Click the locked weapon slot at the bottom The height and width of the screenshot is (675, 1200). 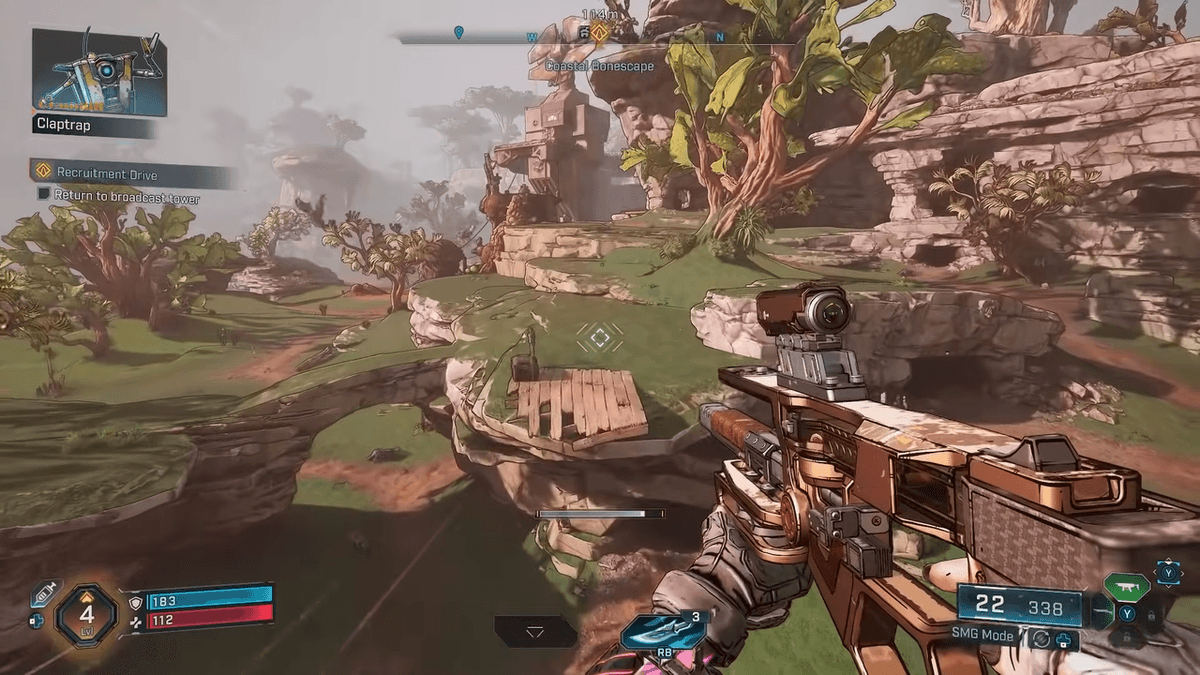[1128, 641]
